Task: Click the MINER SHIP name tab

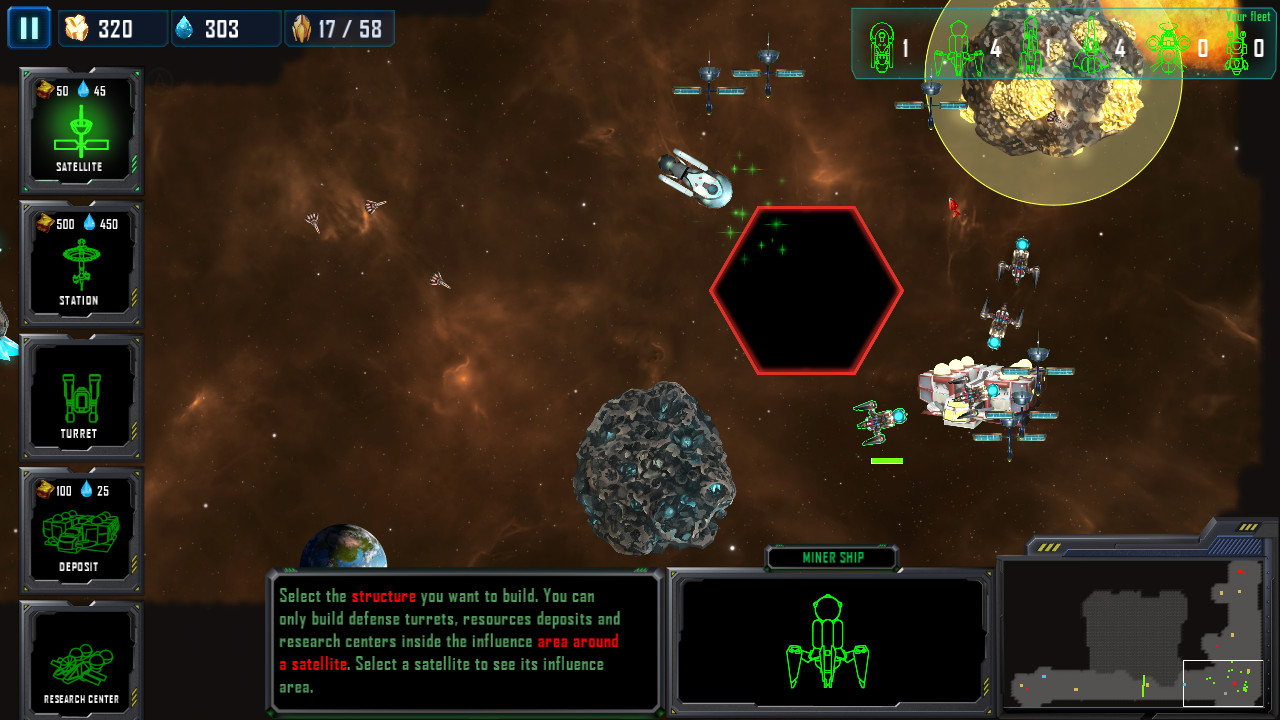Action: click(x=830, y=558)
